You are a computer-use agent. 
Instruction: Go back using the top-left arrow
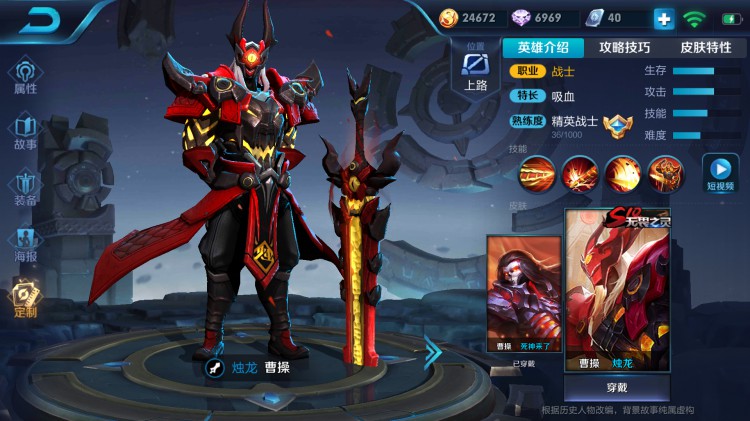coord(39,19)
